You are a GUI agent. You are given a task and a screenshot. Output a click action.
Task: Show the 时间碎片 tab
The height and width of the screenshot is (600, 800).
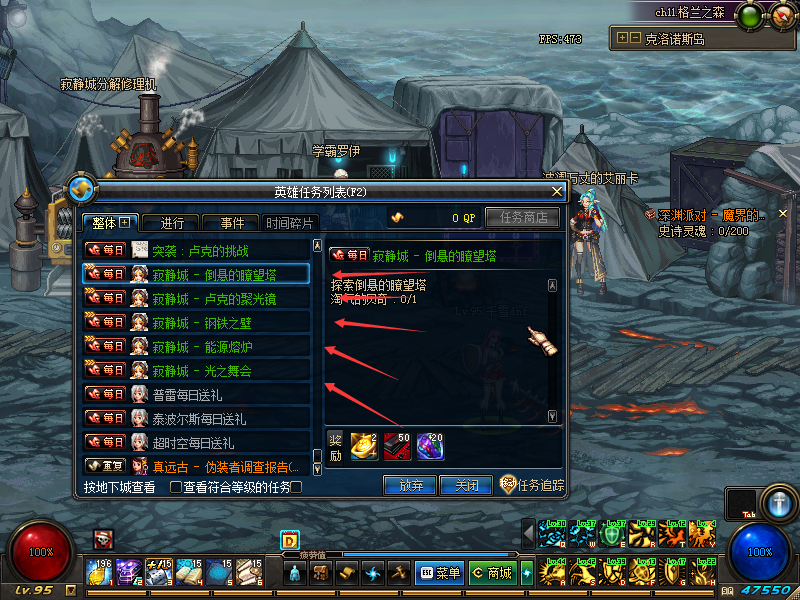click(x=290, y=223)
